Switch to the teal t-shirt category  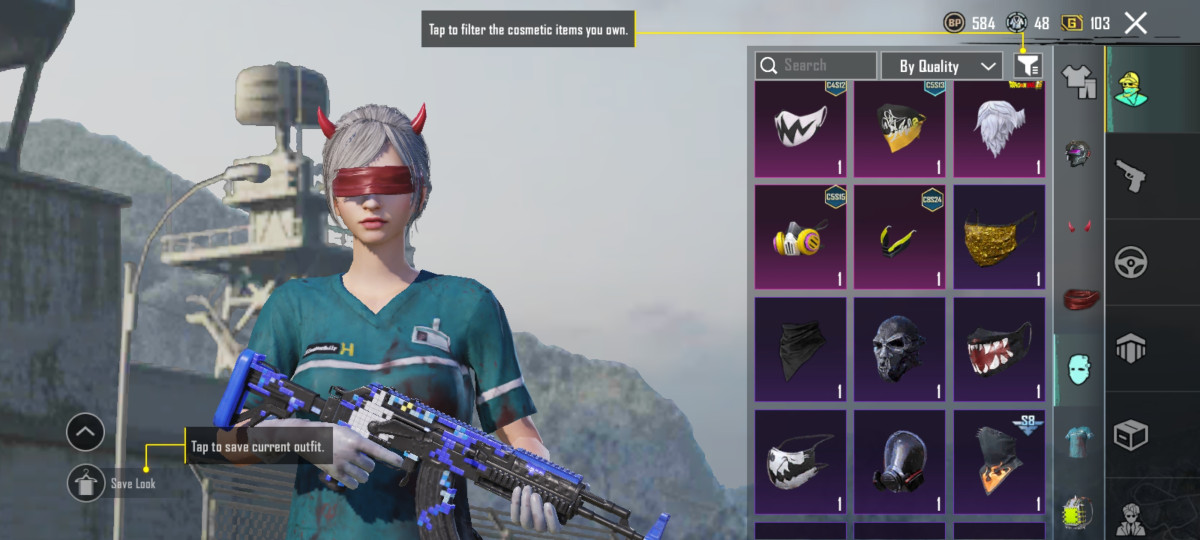click(x=1078, y=440)
